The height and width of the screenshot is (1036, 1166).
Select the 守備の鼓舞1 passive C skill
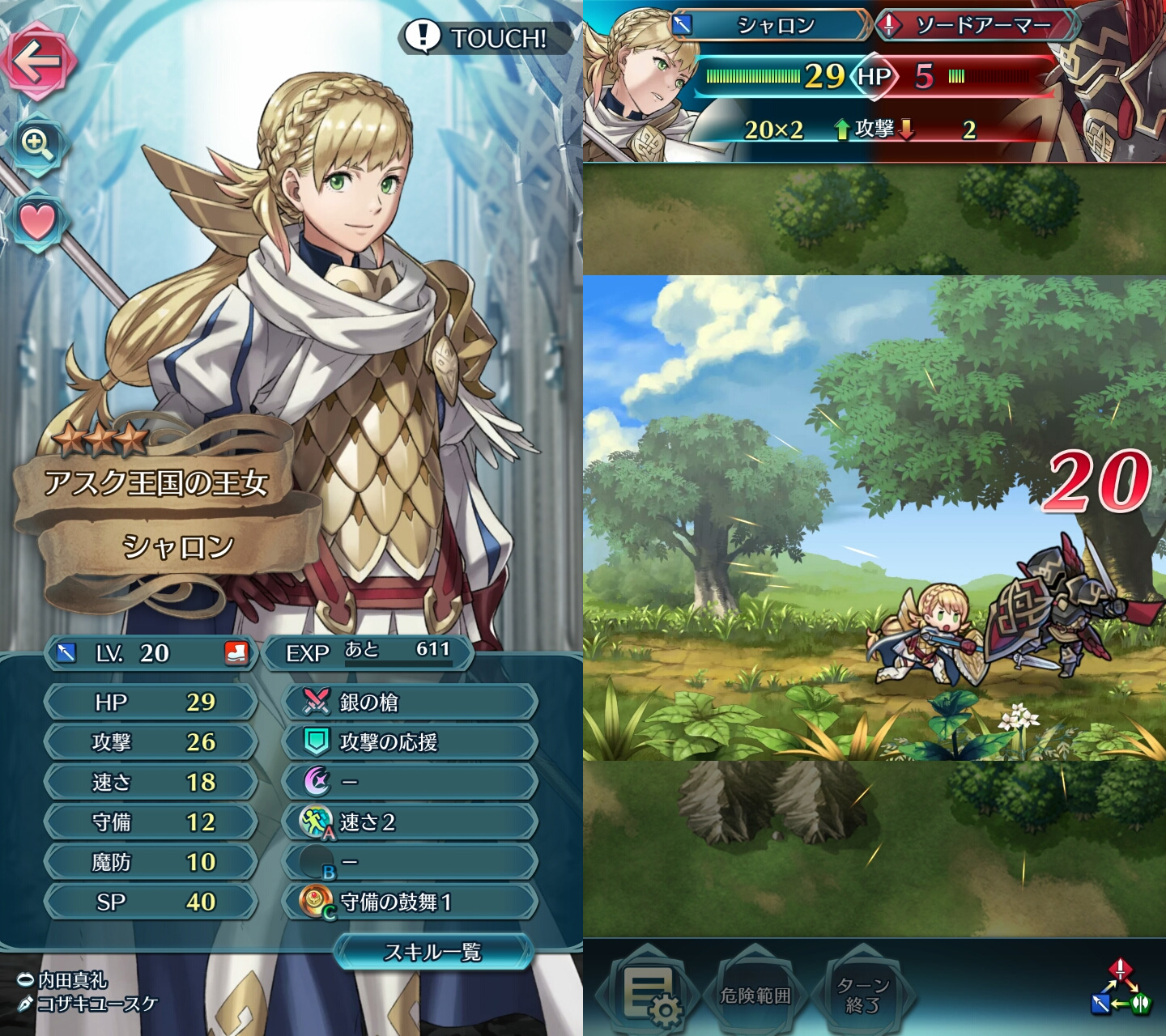[410, 902]
